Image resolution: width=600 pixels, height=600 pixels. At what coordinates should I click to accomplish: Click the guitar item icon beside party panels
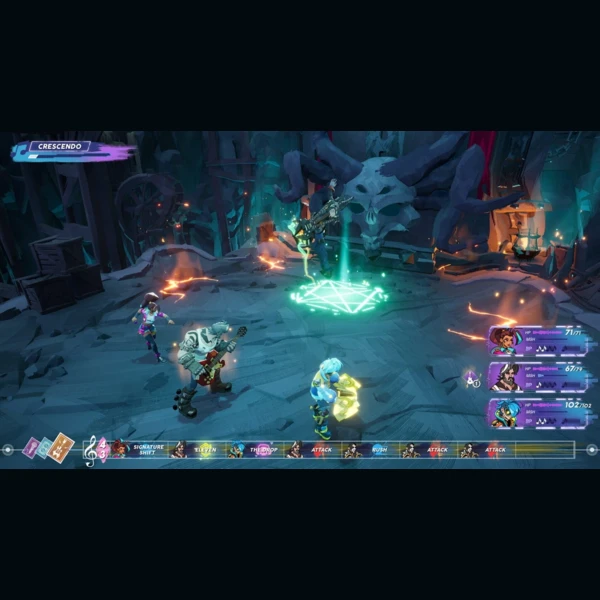pyautogui.click(x=471, y=378)
